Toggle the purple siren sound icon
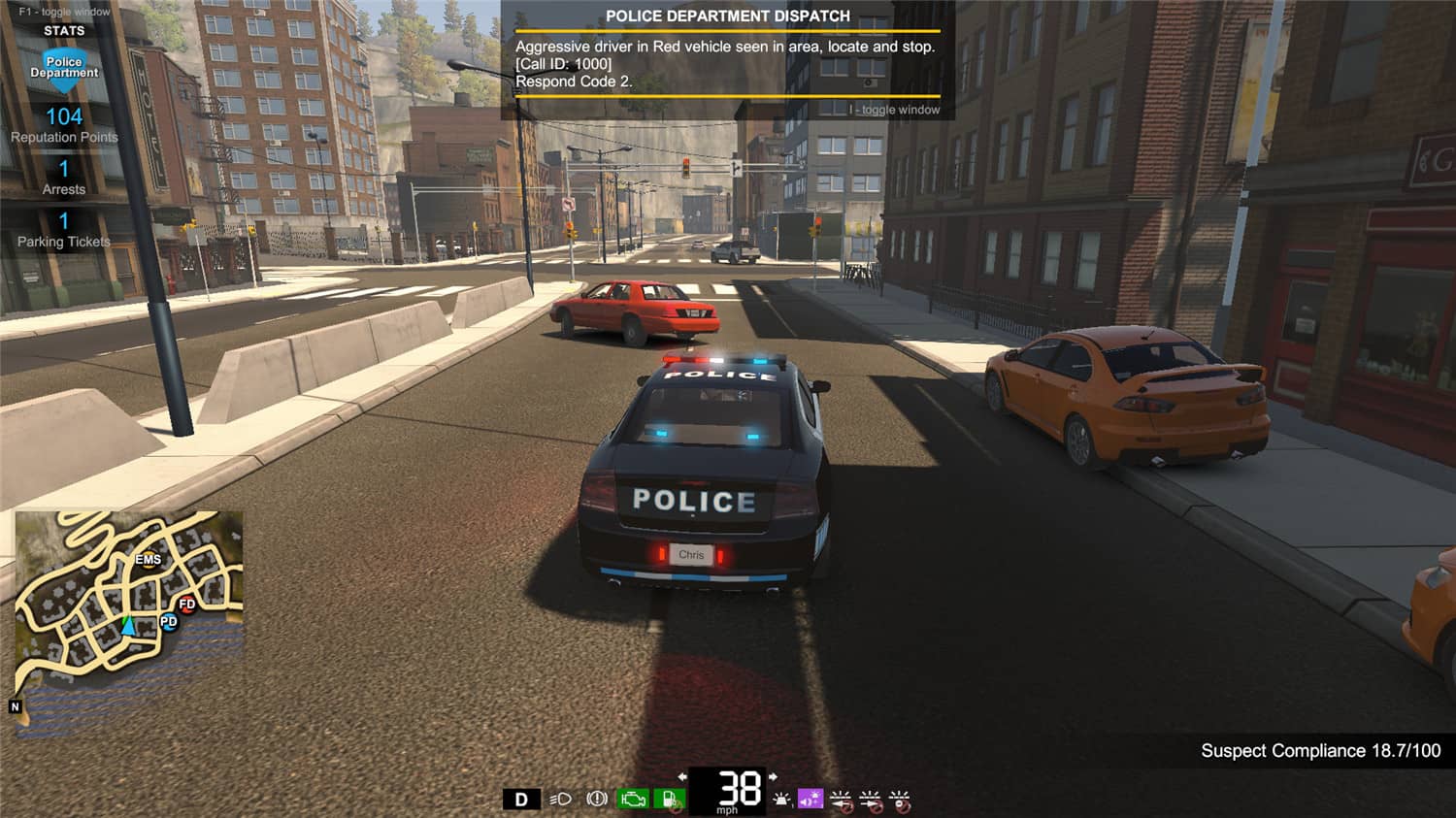The image size is (1456, 818). tap(810, 798)
